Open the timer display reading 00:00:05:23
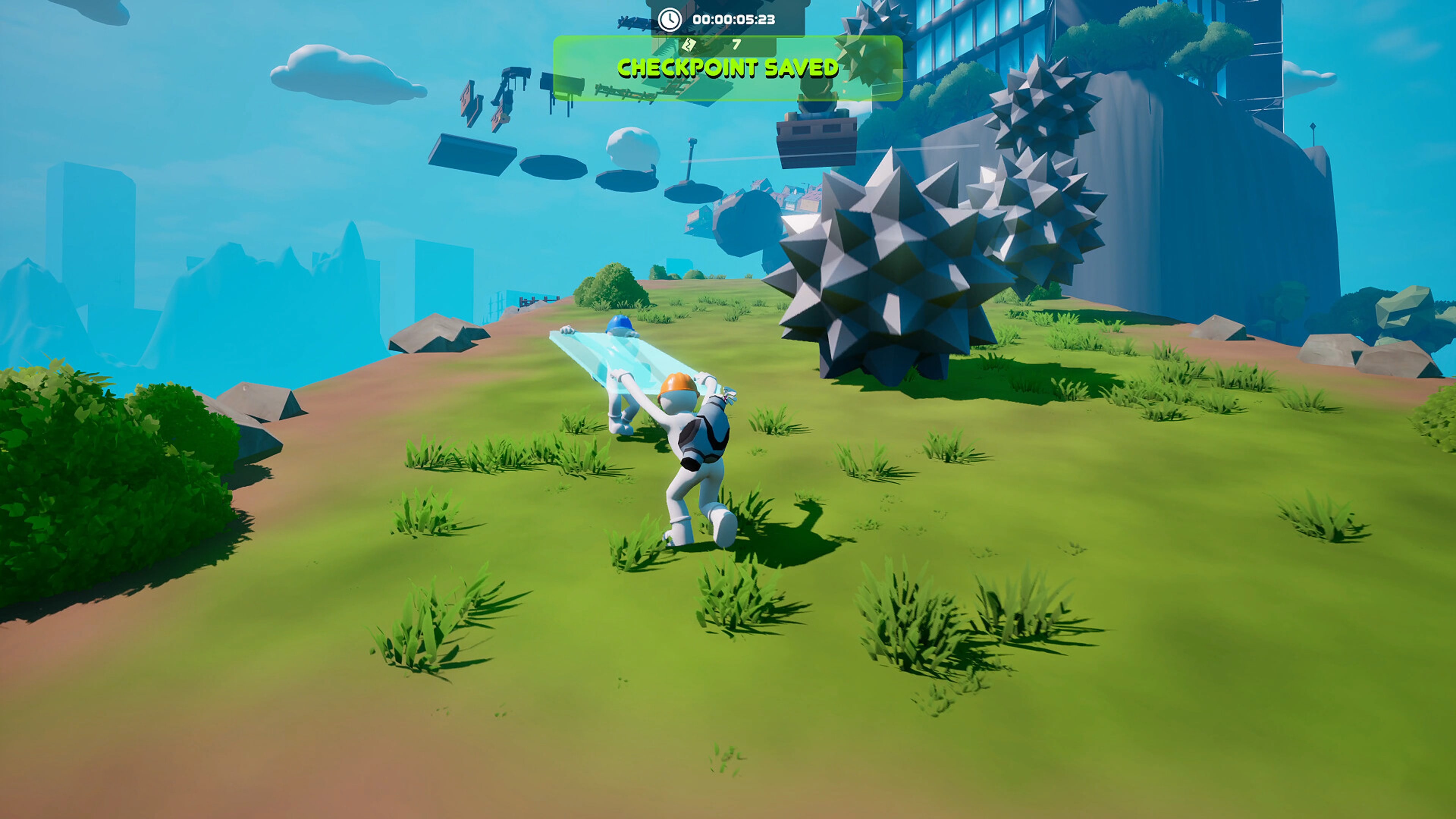The height and width of the screenshot is (819, 1456). pyautogui.click(x=735, y=20)
